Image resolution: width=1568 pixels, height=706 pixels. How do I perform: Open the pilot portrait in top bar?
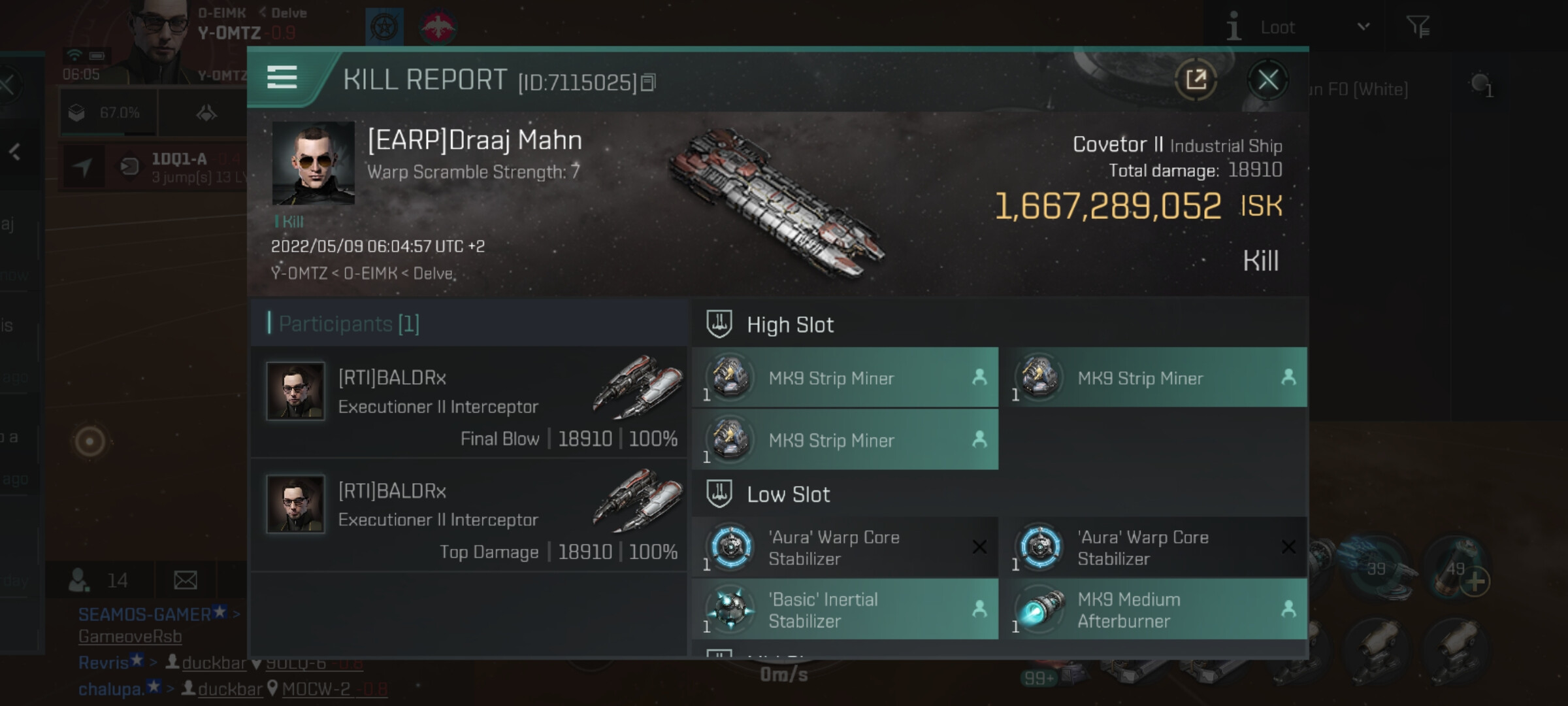pos(157,33)
